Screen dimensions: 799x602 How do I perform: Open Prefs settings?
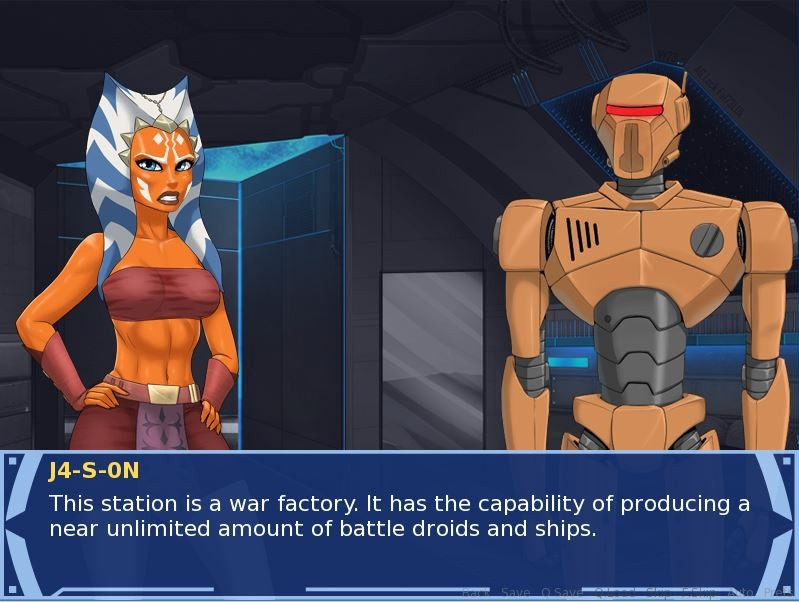click(x=778, y=593)
